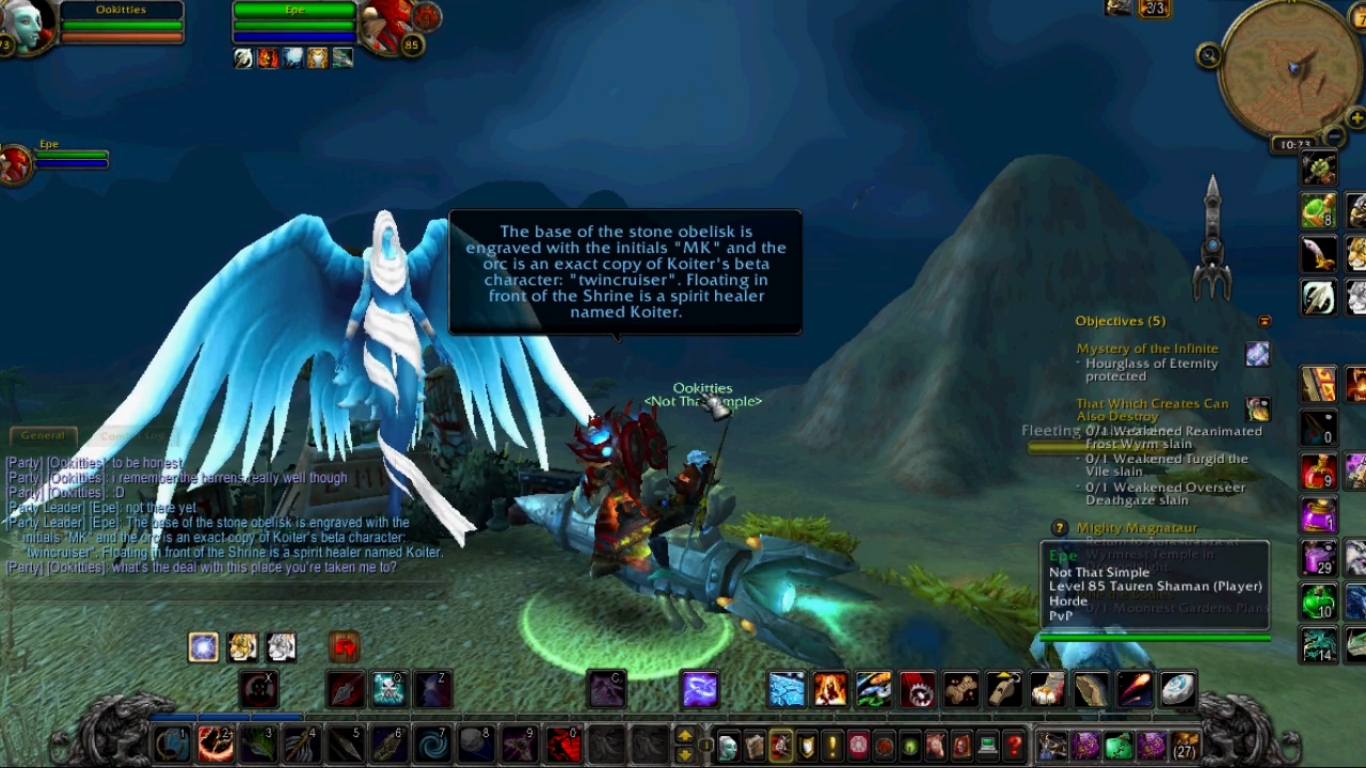Viewport: 1366px width, 768px height.
Task: Use the Hourglass of Eternity quest item
Action: click(x=1257, y=353)
